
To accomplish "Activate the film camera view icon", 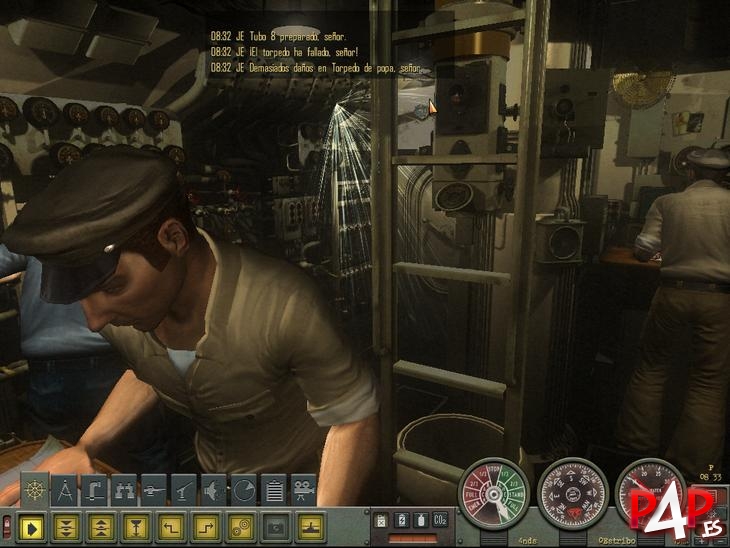I will pyautogui.click(x=304, y=488).
